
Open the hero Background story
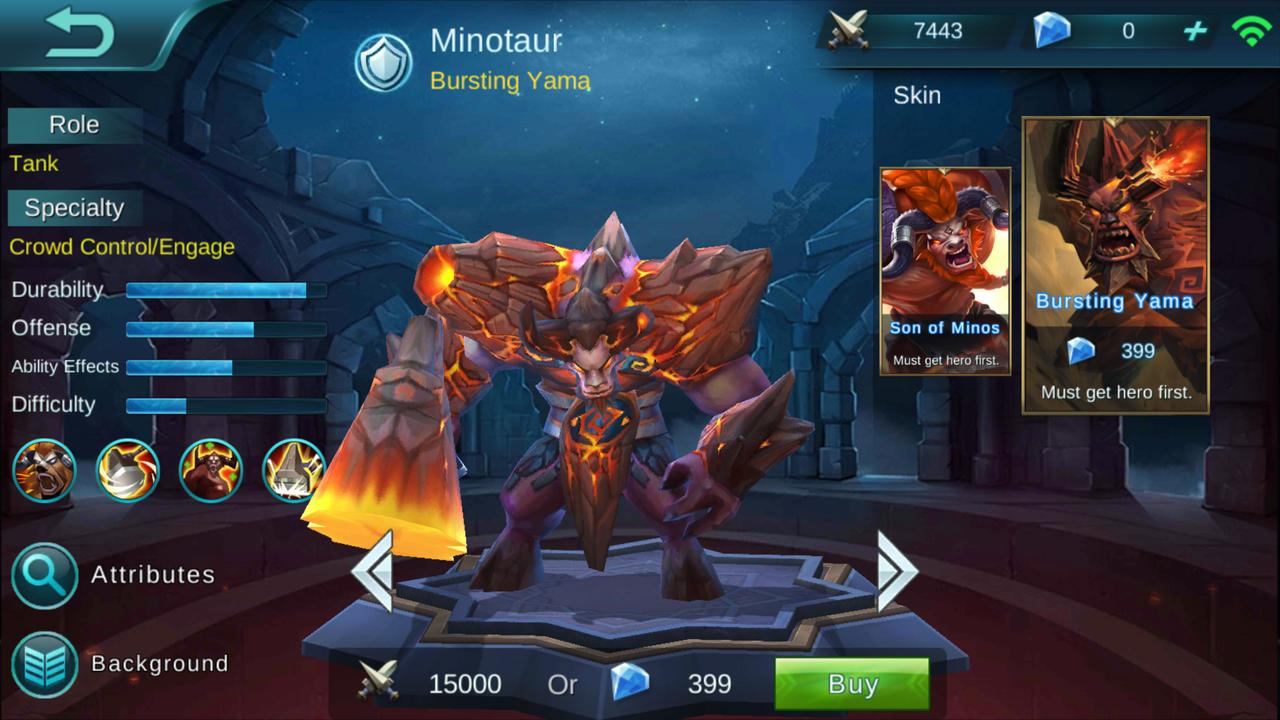[45, 664]
